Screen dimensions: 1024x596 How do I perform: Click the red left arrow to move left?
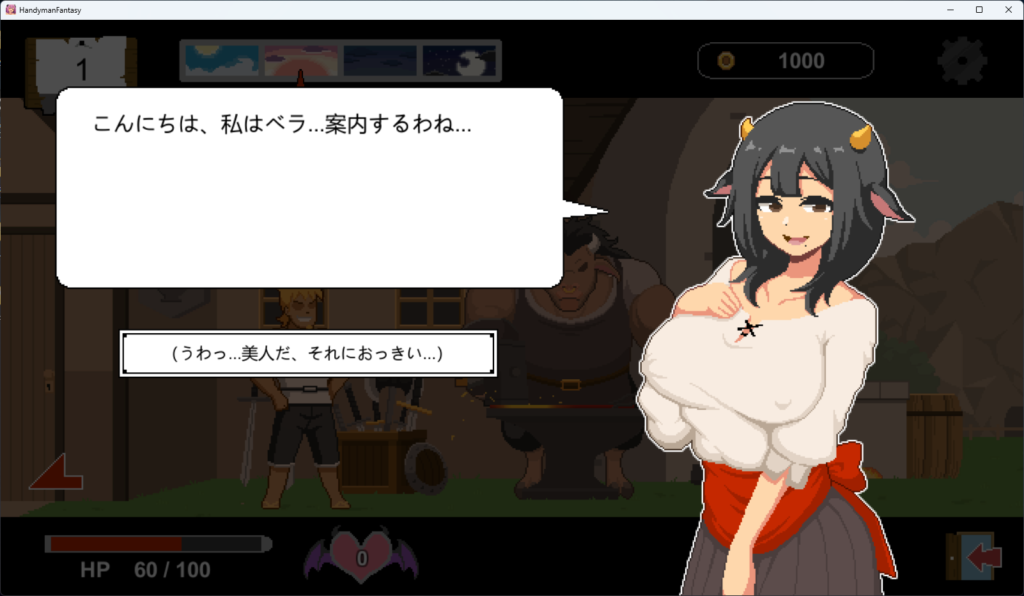(56, 472)
